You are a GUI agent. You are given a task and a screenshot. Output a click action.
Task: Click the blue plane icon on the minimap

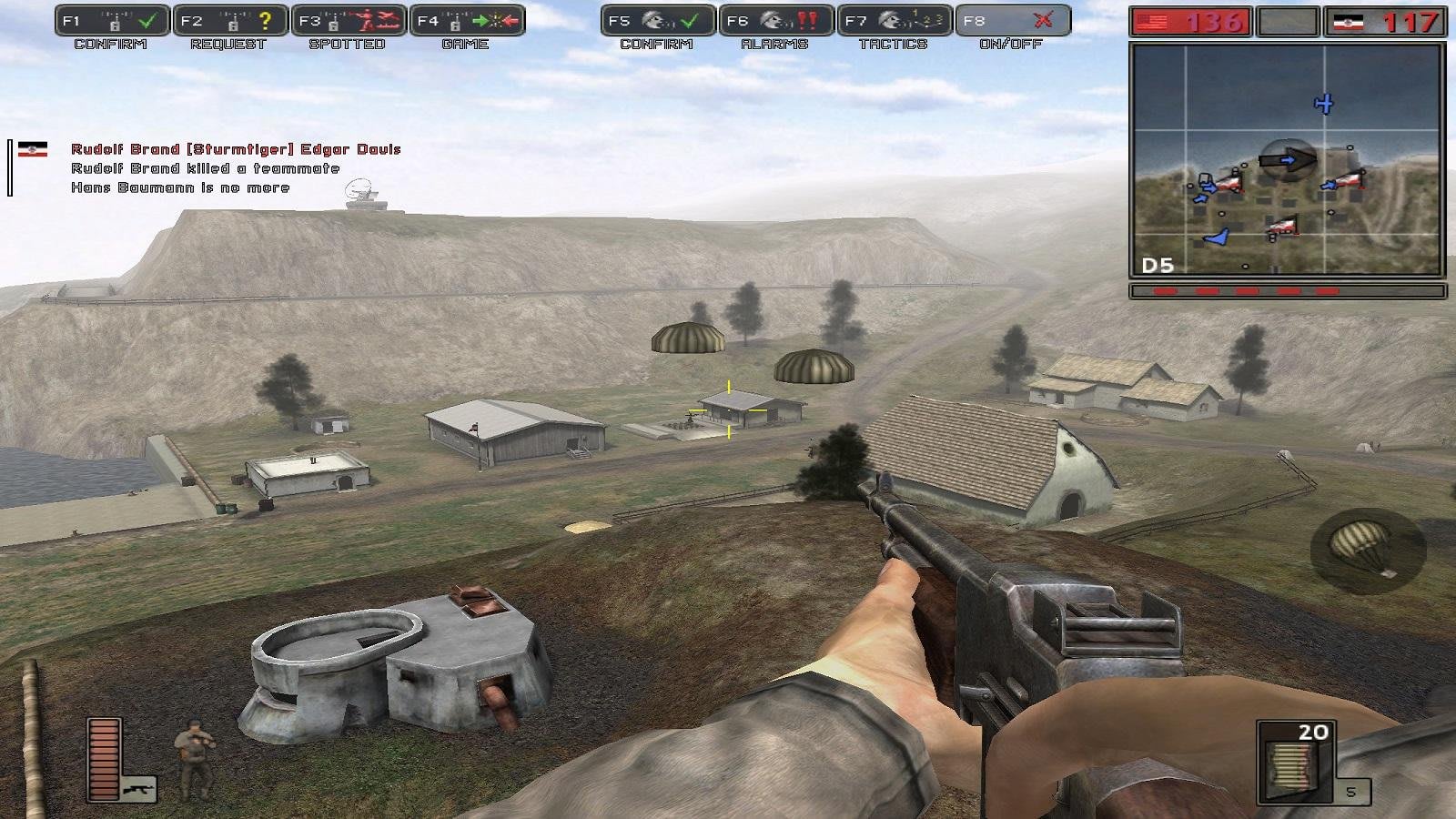(1326, 105)
